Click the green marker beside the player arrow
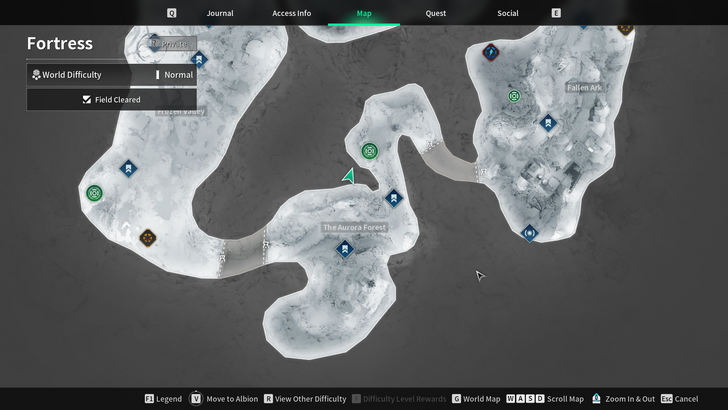728x410 pixels. click(x=370, y=151)
